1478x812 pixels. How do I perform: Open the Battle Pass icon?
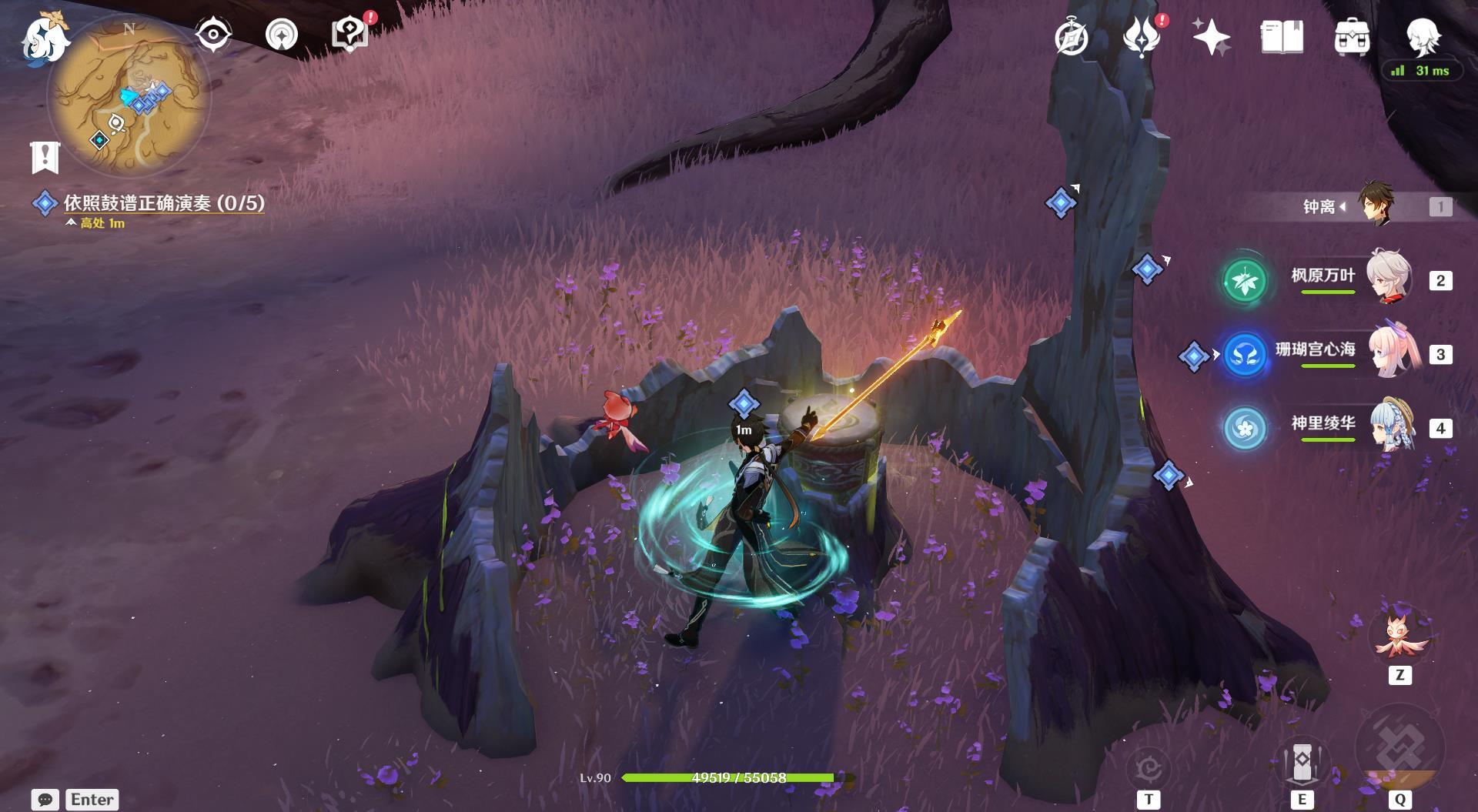pos(1141,37)
